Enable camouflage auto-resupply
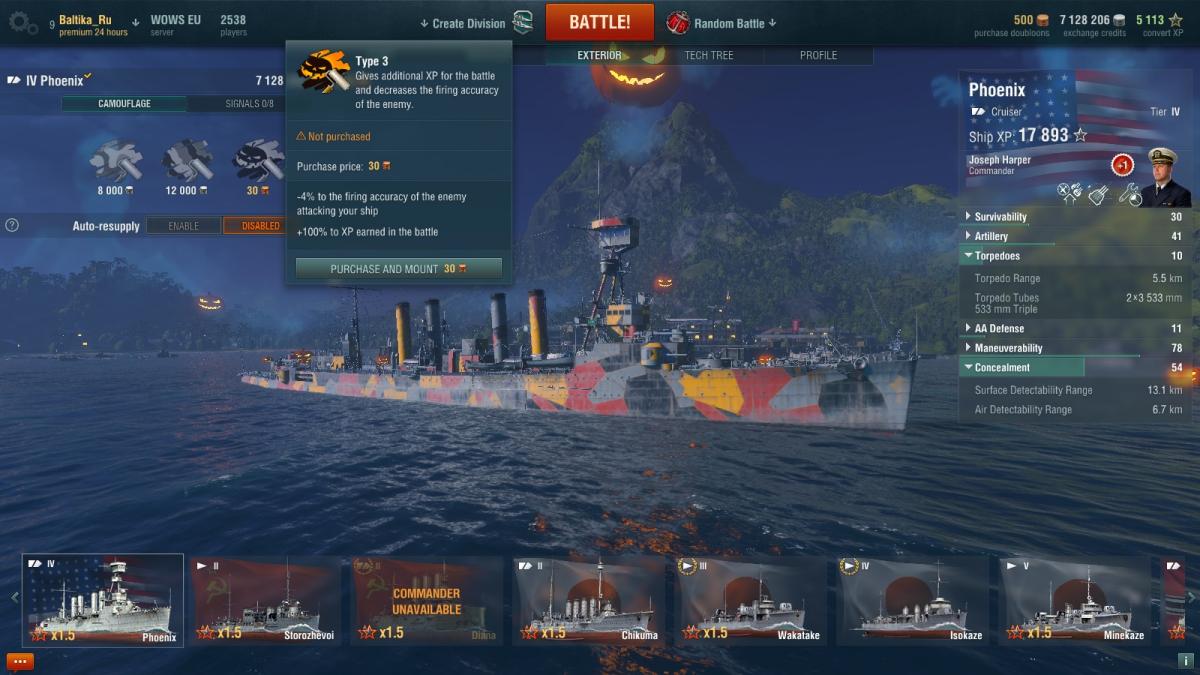 [x=184, y=226]
